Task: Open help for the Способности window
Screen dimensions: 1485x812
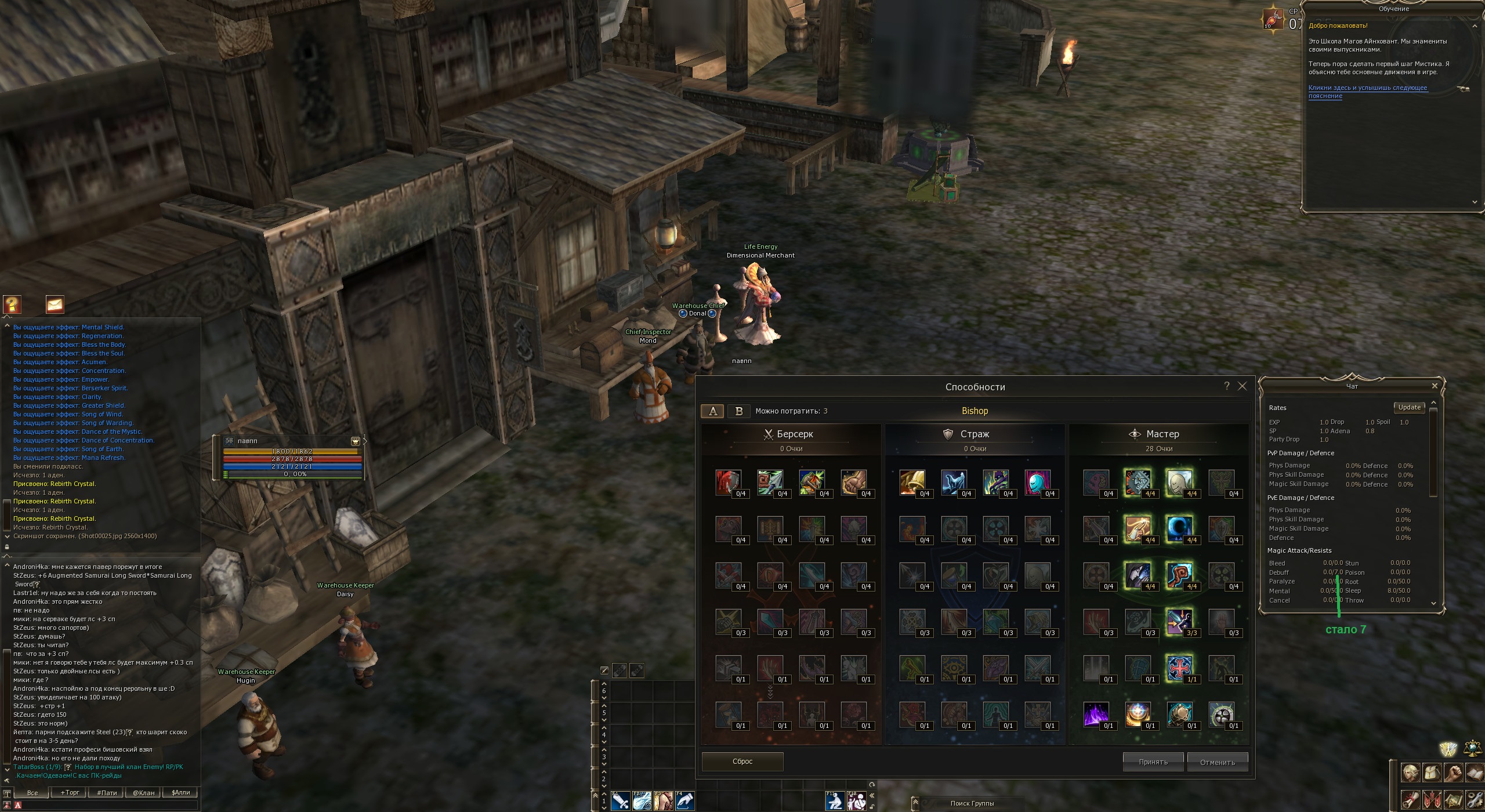Action: (1227, 386)
